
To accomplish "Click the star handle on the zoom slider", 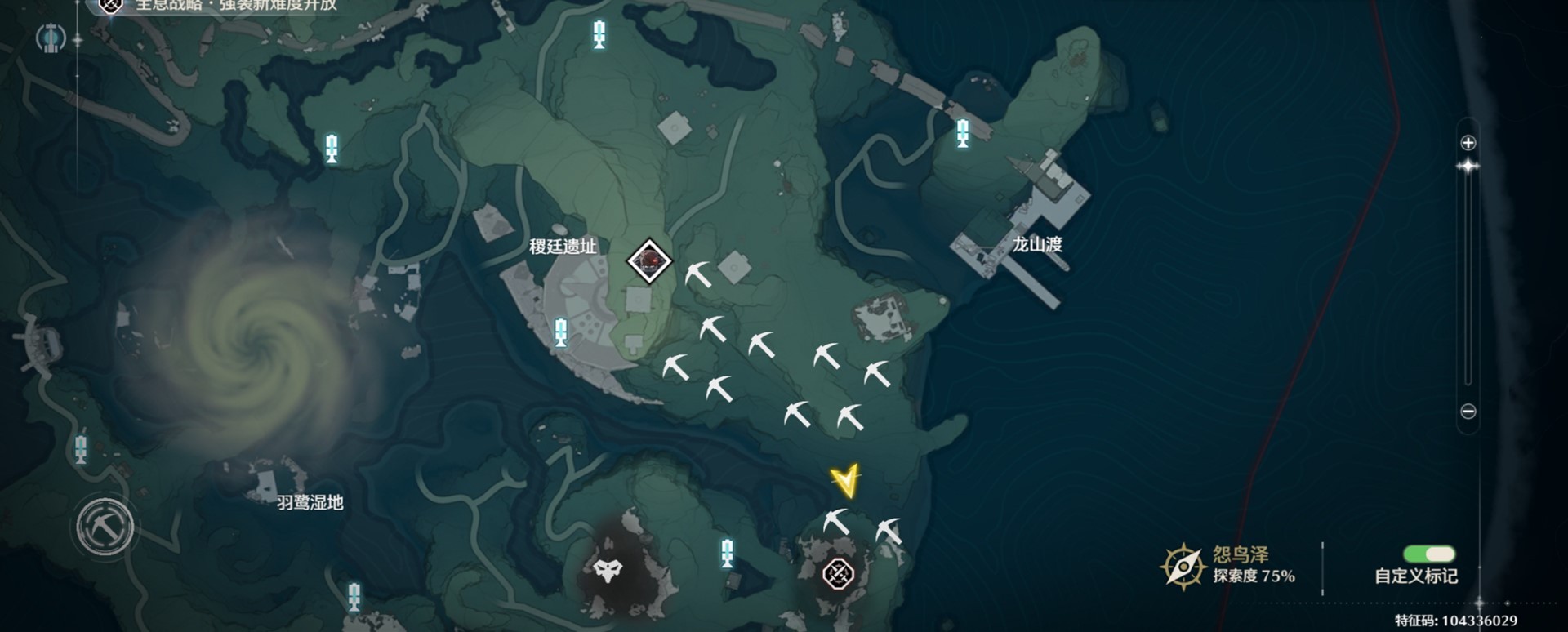I will click(1468, 167).
